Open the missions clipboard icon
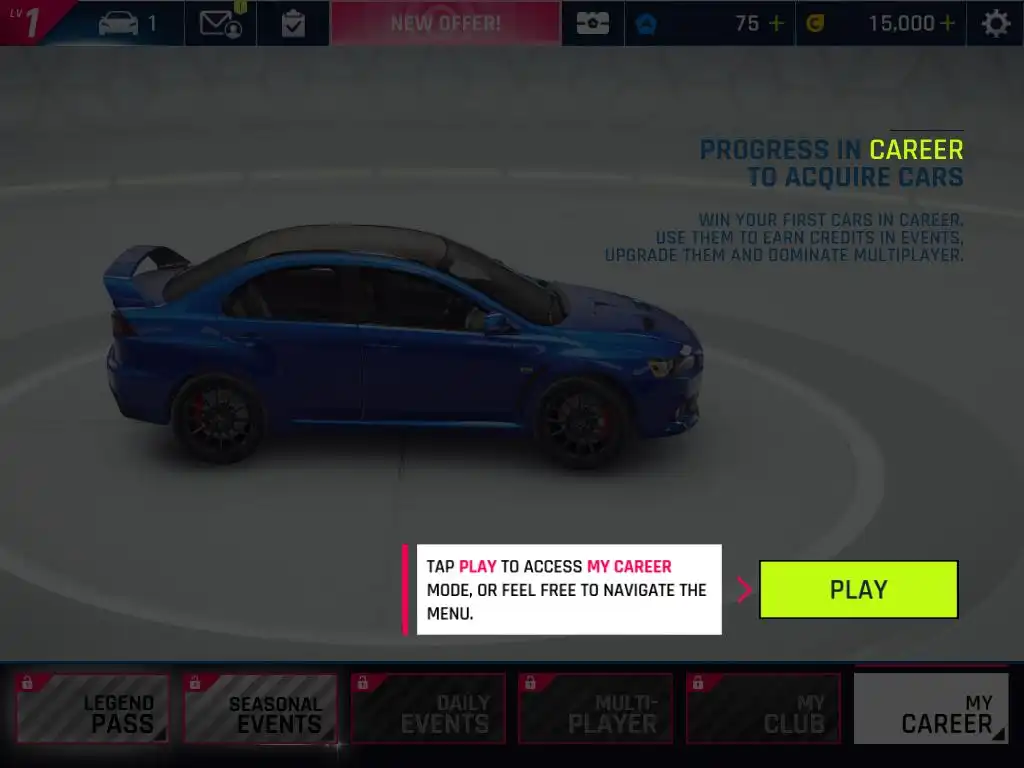1024x768 pixels. [x=293, y=23]
